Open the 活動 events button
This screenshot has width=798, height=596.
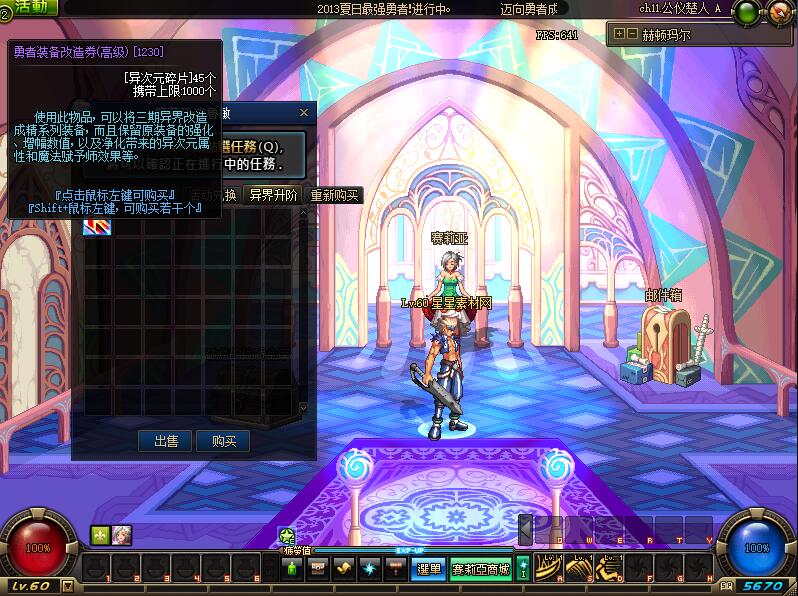[32, 7]
